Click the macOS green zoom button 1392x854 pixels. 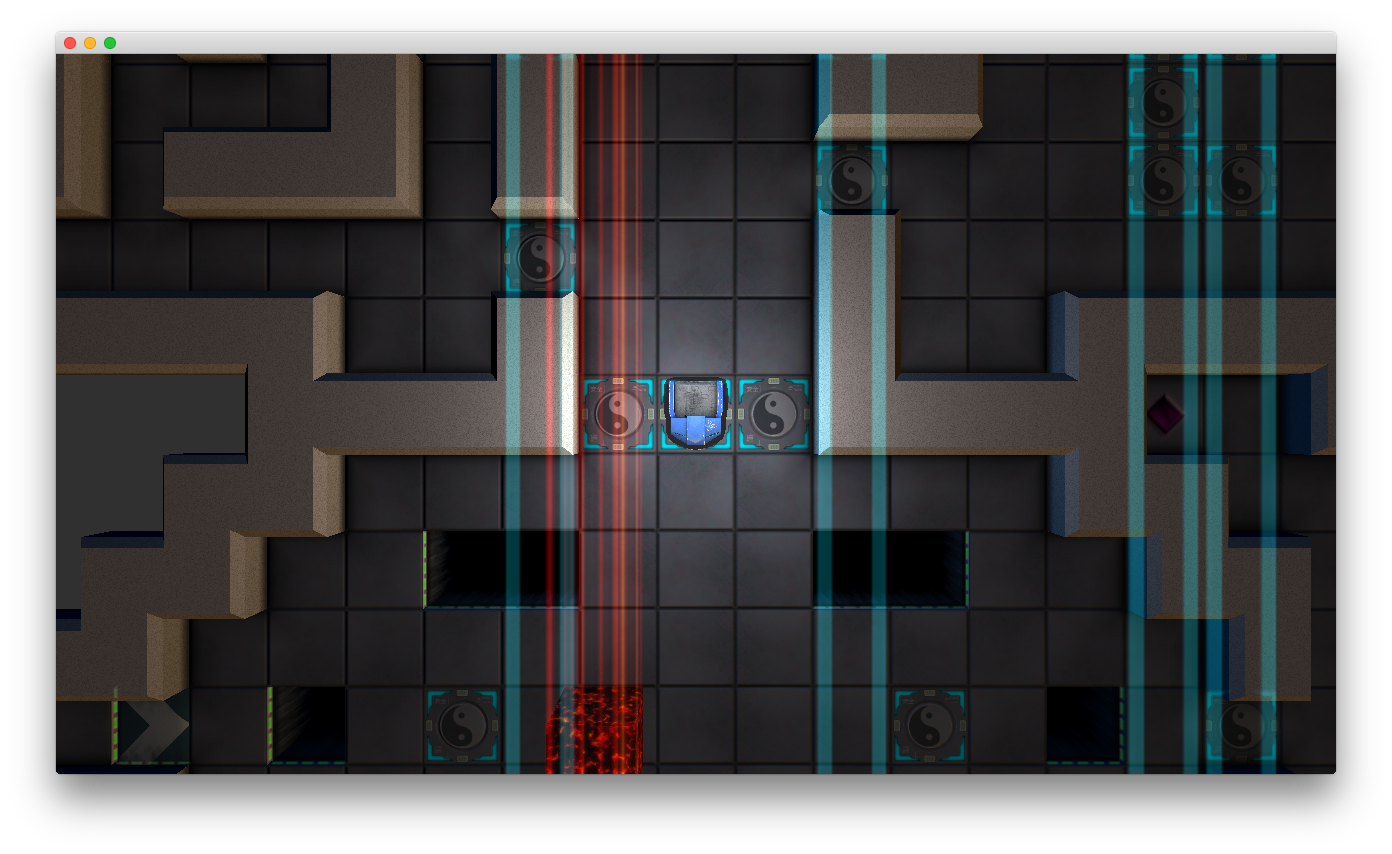tap(108, 43)
